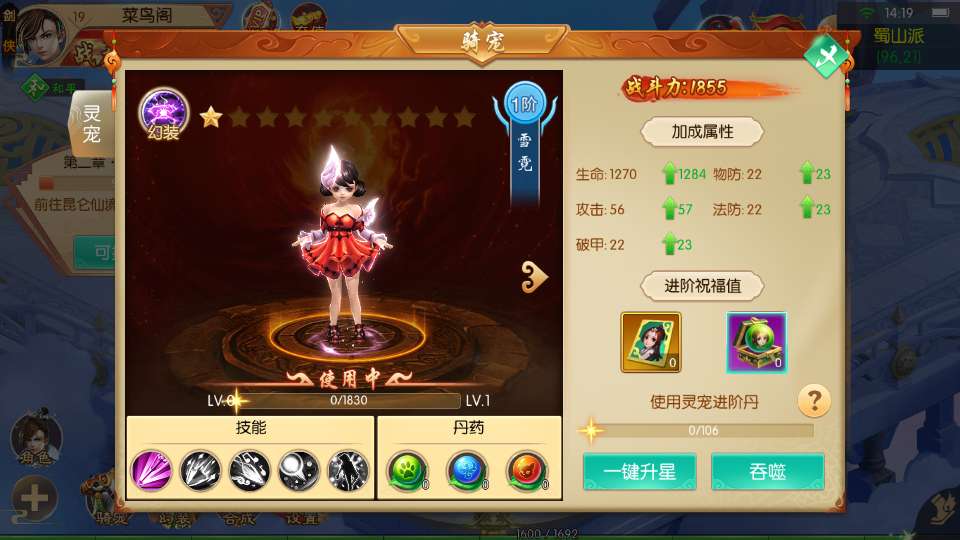Screen dimensions: 960x540
Task: Choose the green paw print pill
Action: 408,470
